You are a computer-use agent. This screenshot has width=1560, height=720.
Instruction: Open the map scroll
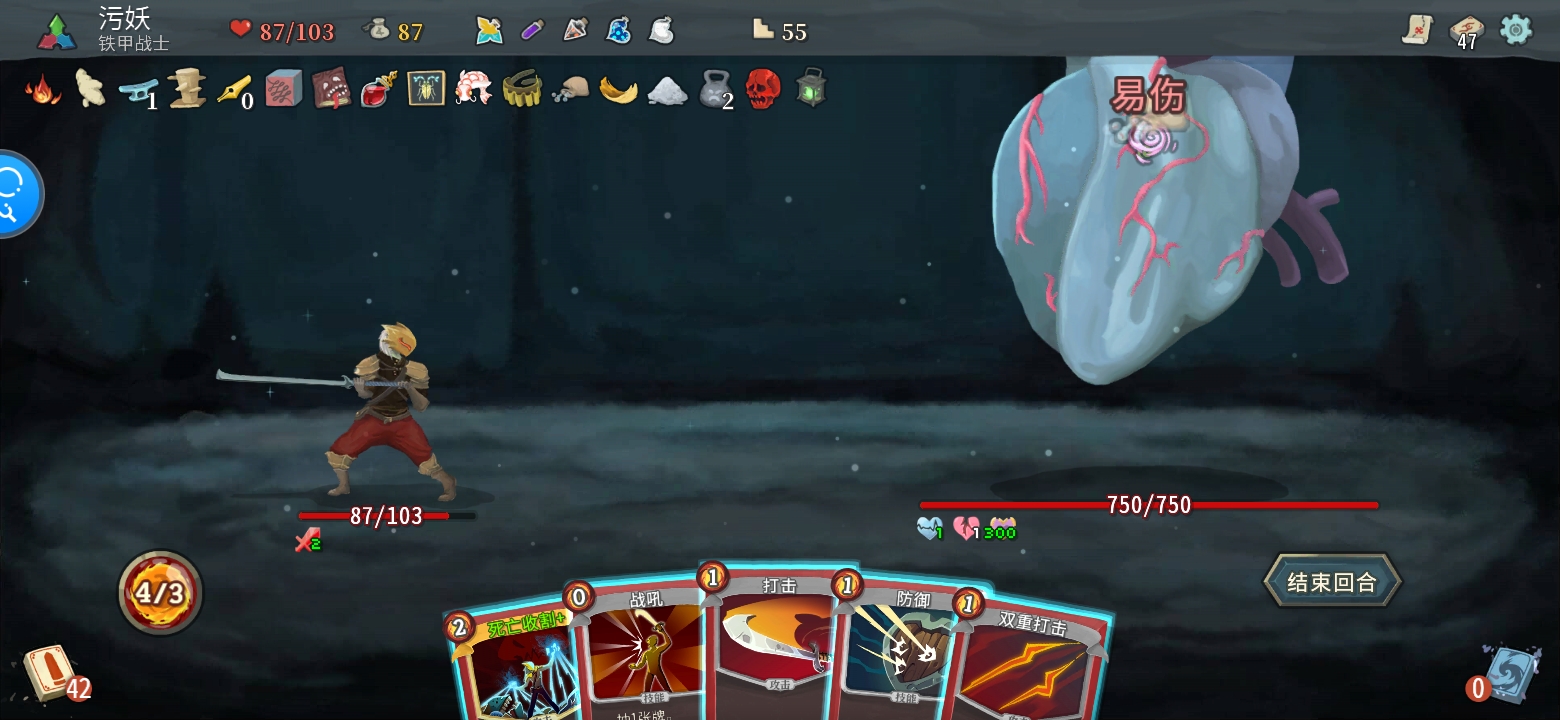(1417, 30)
